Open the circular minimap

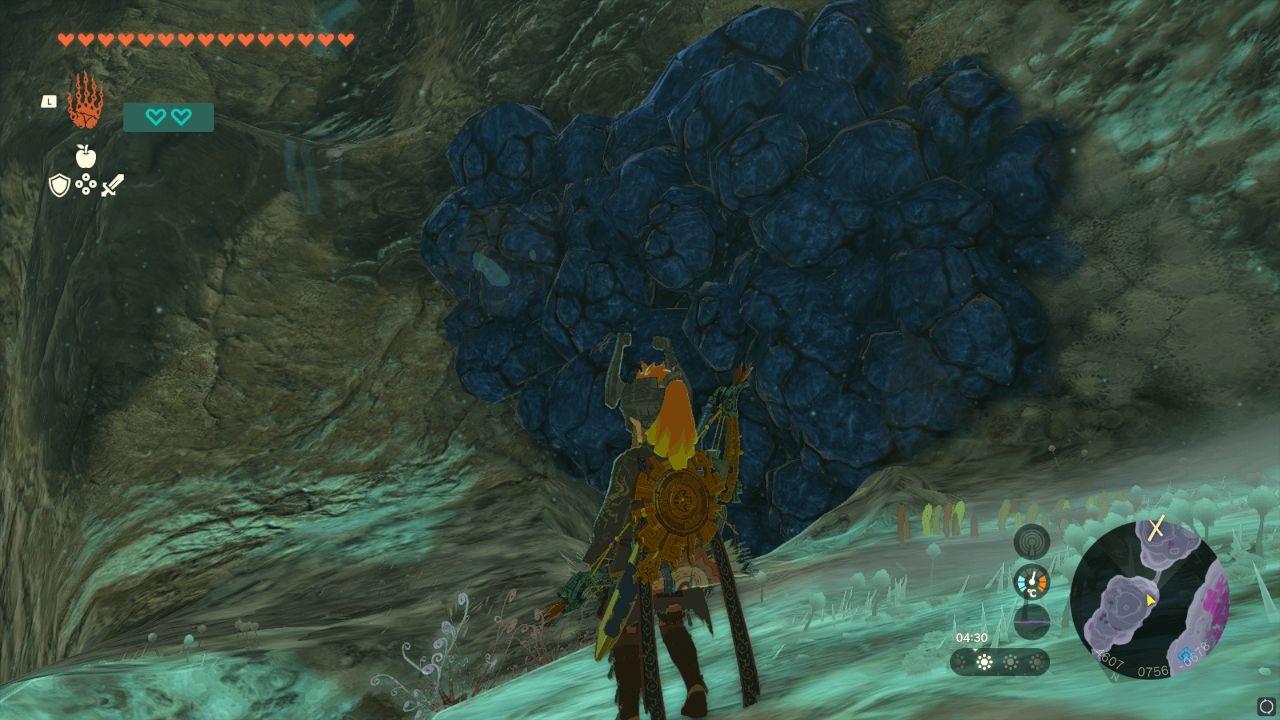(x=1148, y=598)
